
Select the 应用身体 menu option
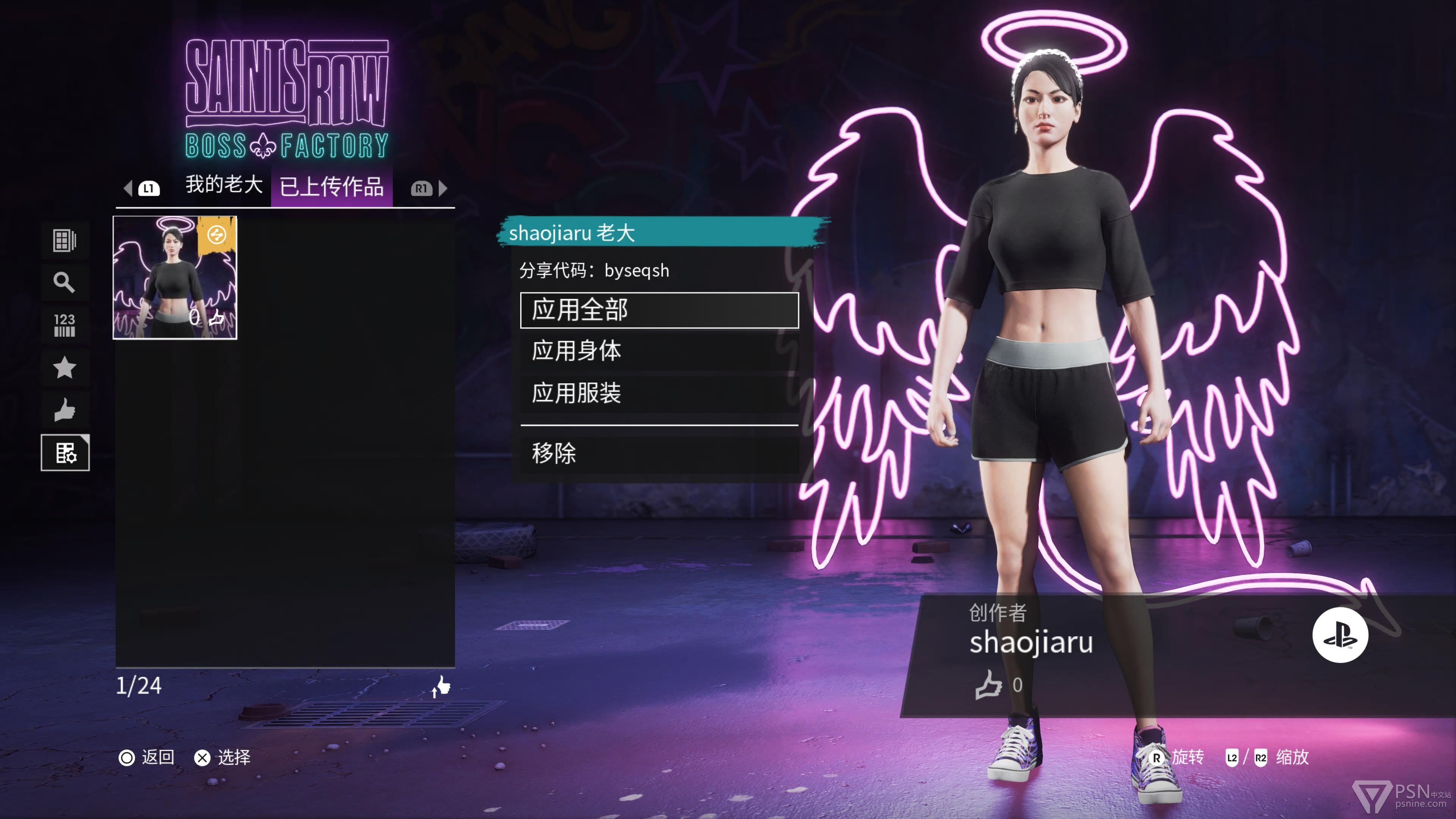click(x=659, y=351)
